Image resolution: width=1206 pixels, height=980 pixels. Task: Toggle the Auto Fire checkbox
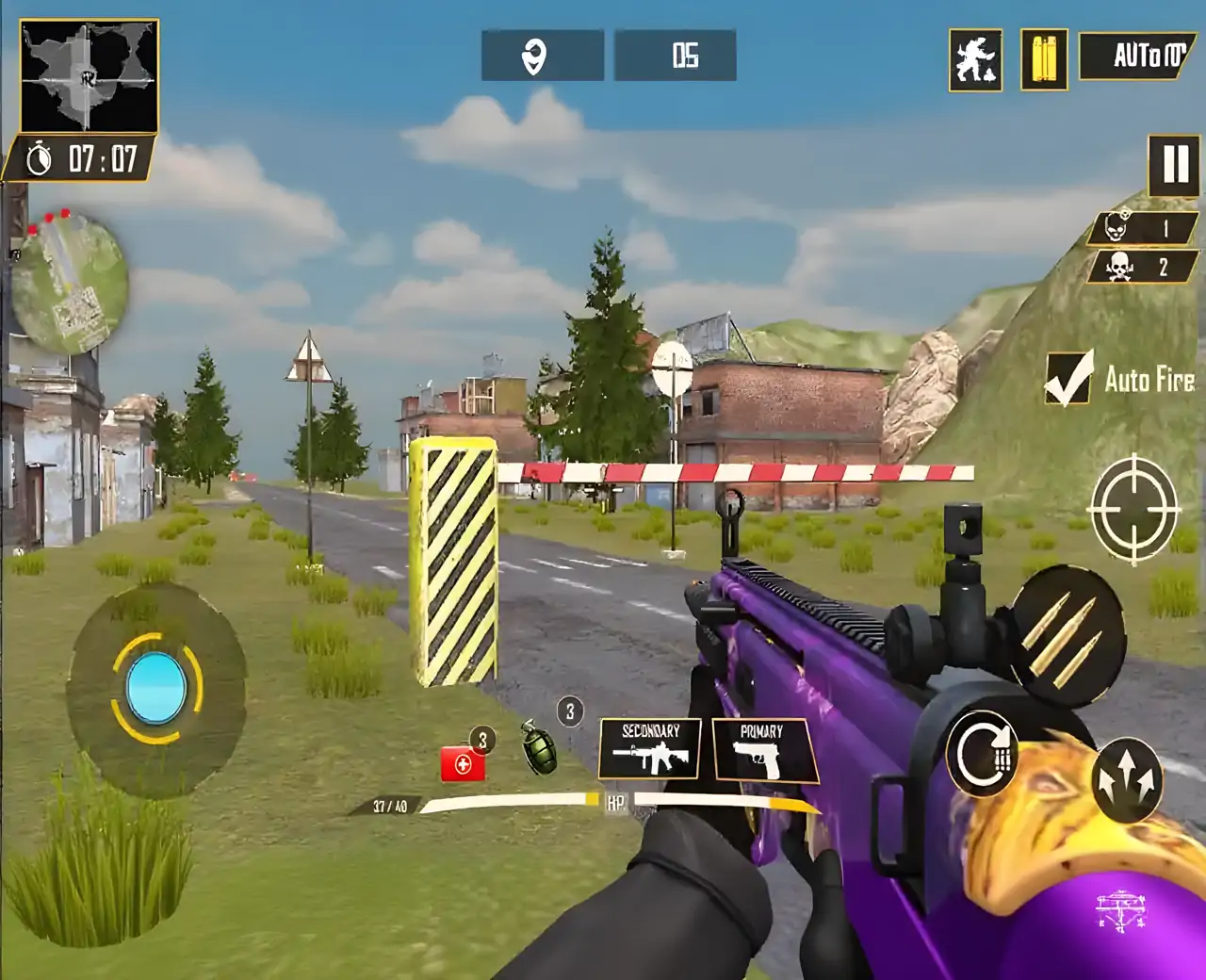coord(1068,379)
